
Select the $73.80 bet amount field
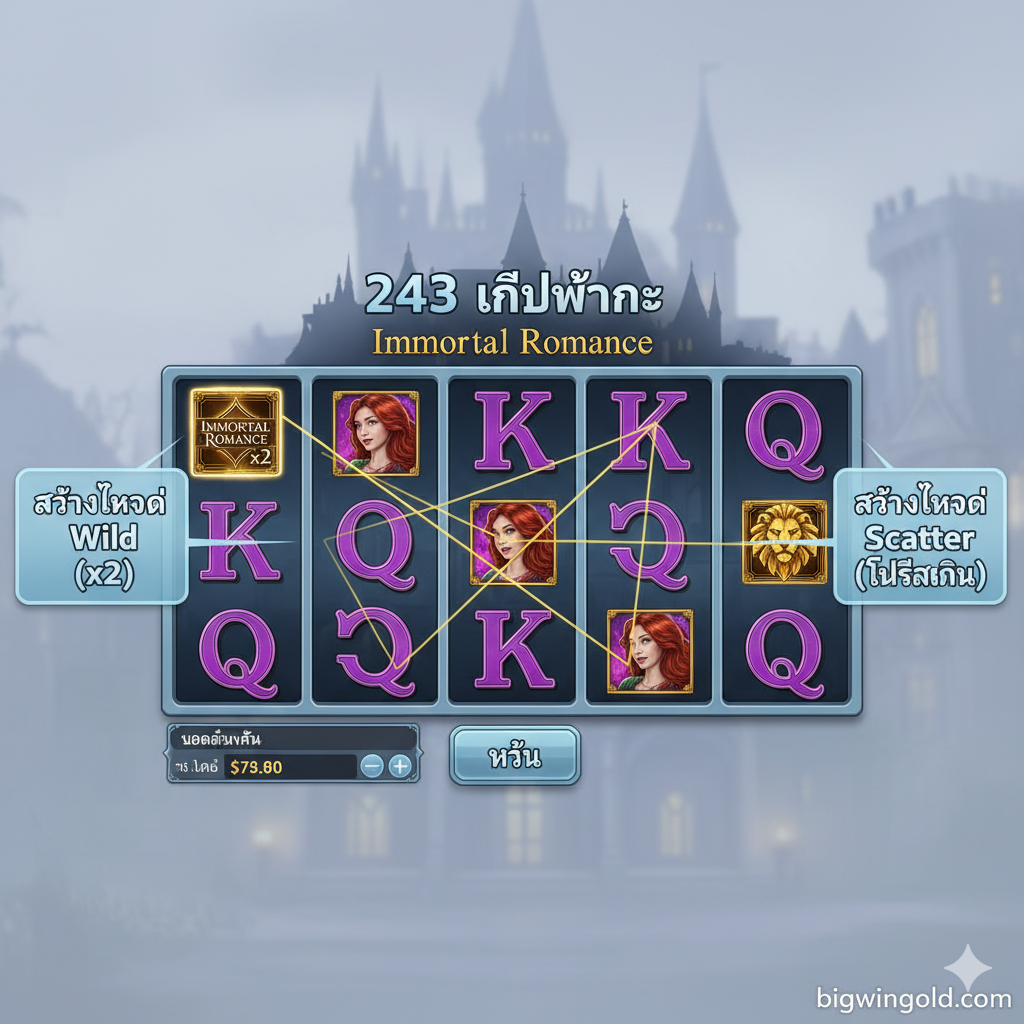point(289,767)
